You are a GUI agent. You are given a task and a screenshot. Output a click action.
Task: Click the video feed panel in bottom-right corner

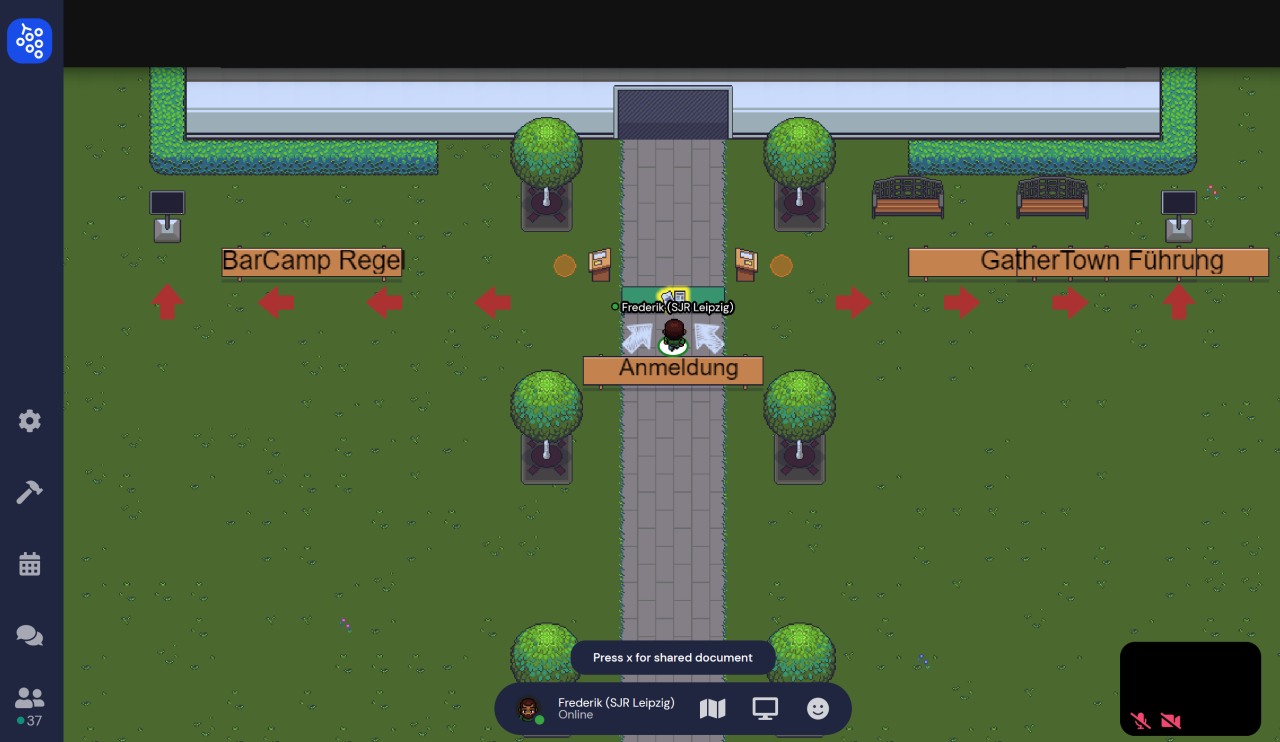click(1190, 688)
